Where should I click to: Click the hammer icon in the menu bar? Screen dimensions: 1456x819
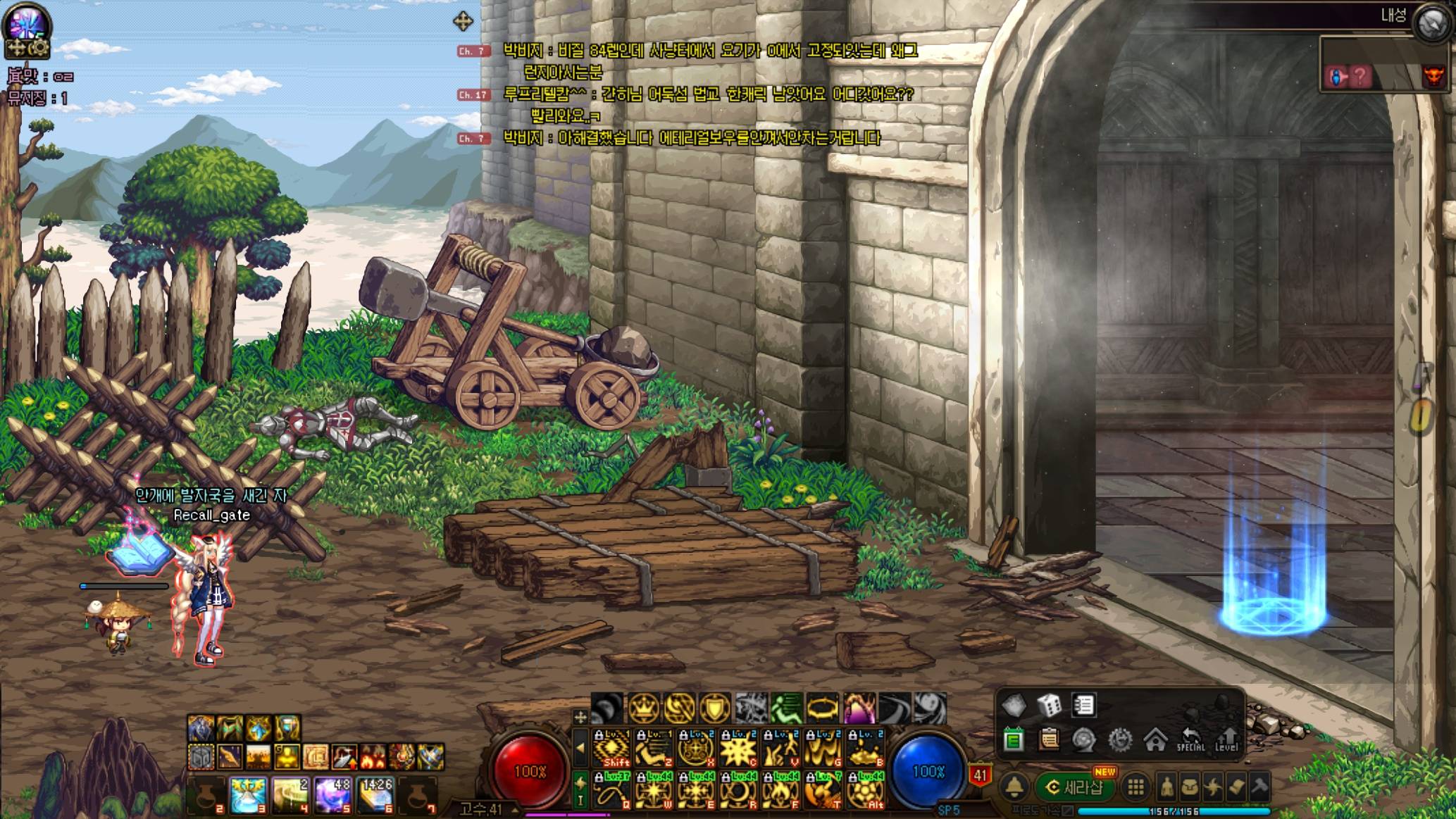[1259, 787]
